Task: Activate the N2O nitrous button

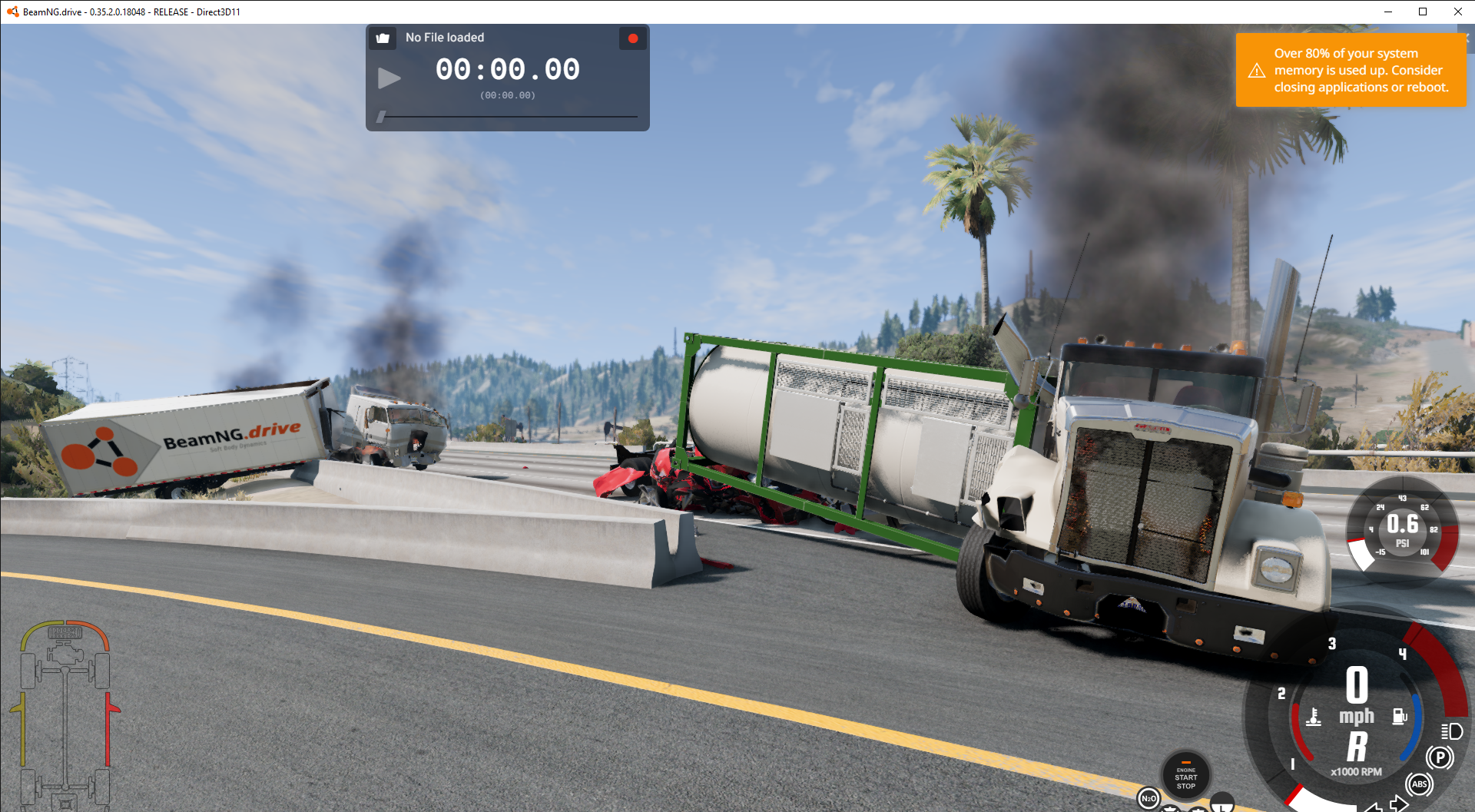Action: point(1149,799)
